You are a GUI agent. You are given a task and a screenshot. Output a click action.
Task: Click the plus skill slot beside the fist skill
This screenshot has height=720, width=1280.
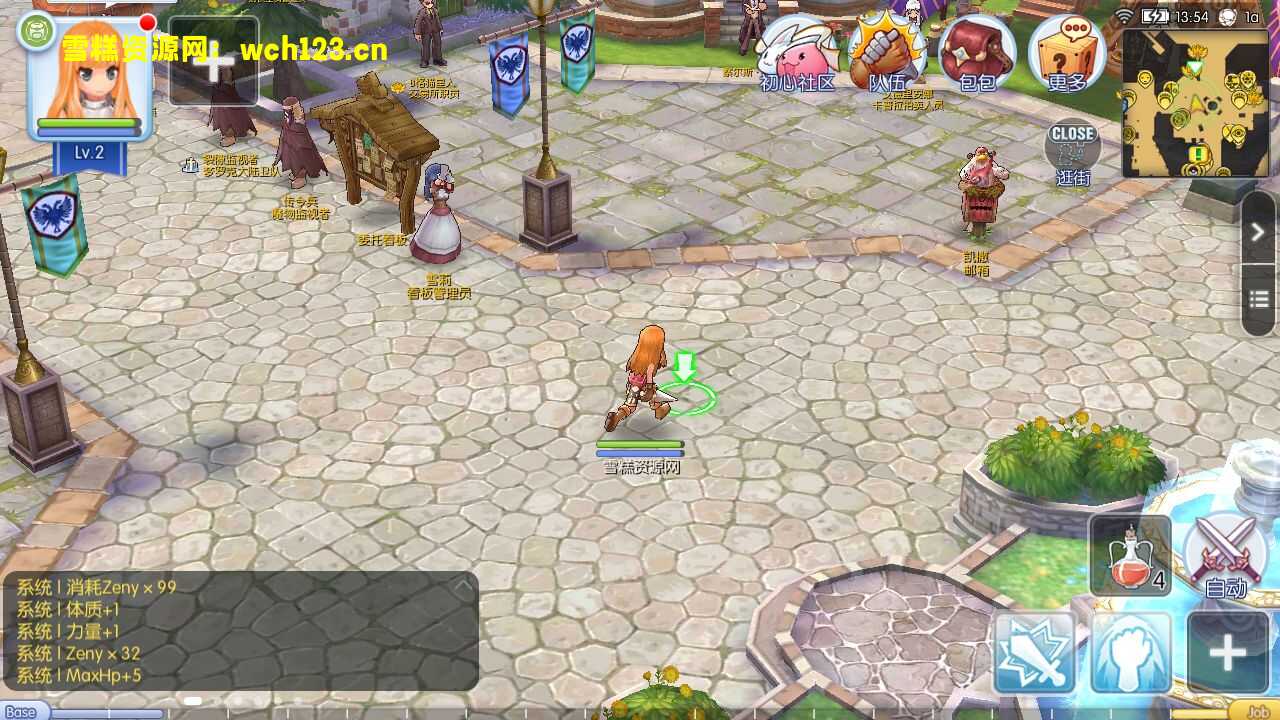[1226, 653]
